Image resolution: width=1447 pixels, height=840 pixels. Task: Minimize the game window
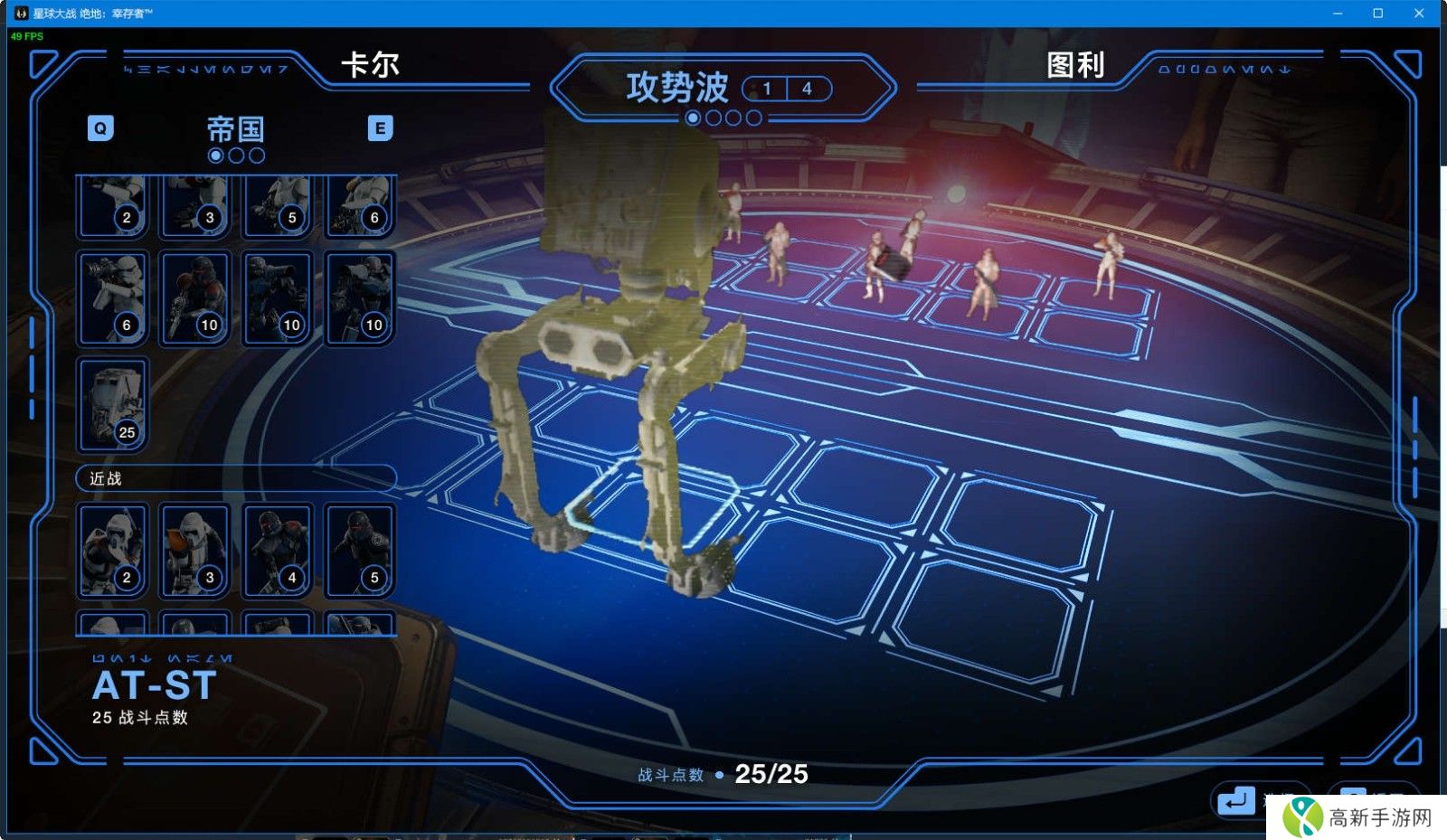click(x=1338, y=13)
